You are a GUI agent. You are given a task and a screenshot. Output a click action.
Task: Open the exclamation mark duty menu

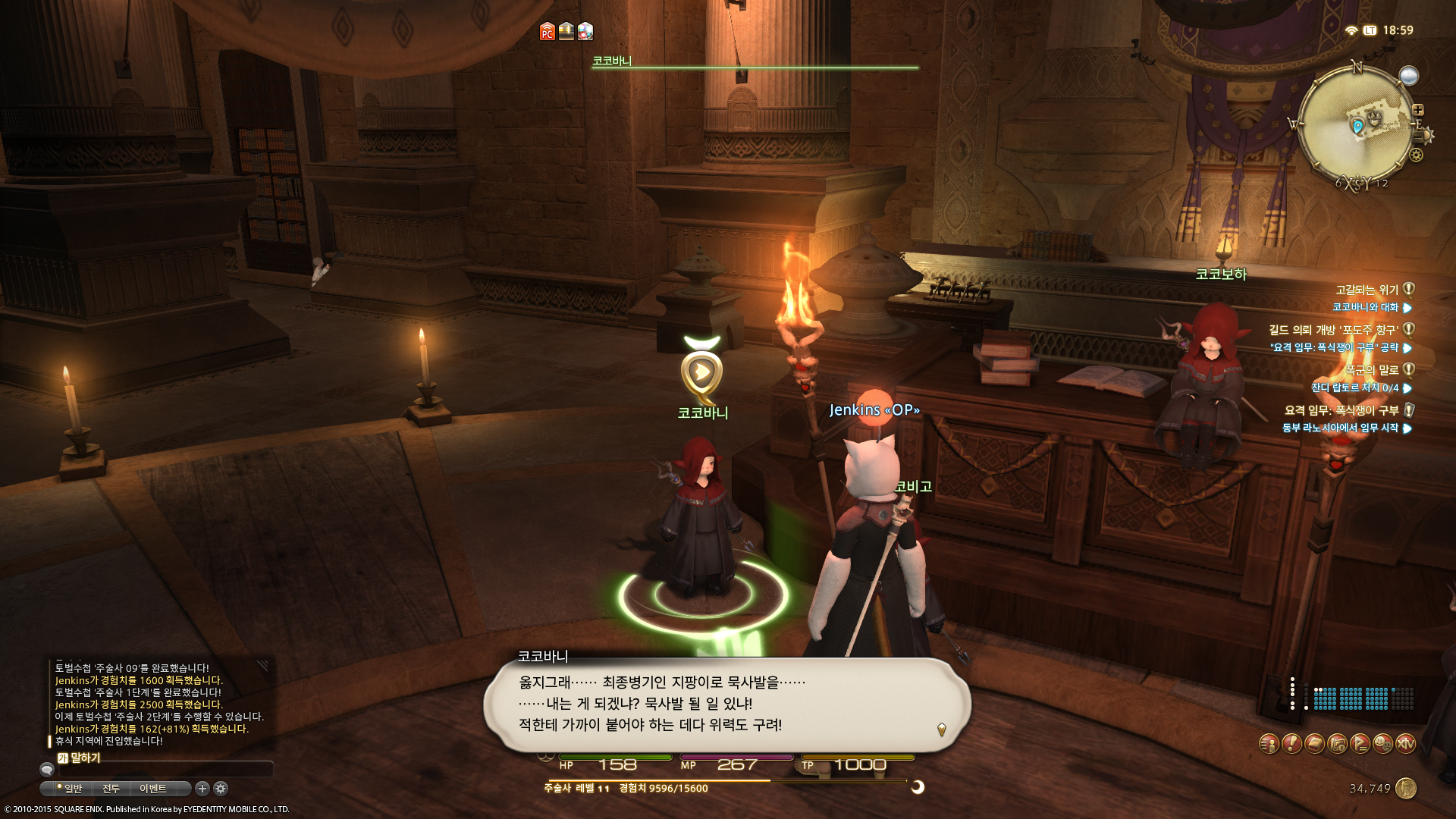tap(1291, 744)
